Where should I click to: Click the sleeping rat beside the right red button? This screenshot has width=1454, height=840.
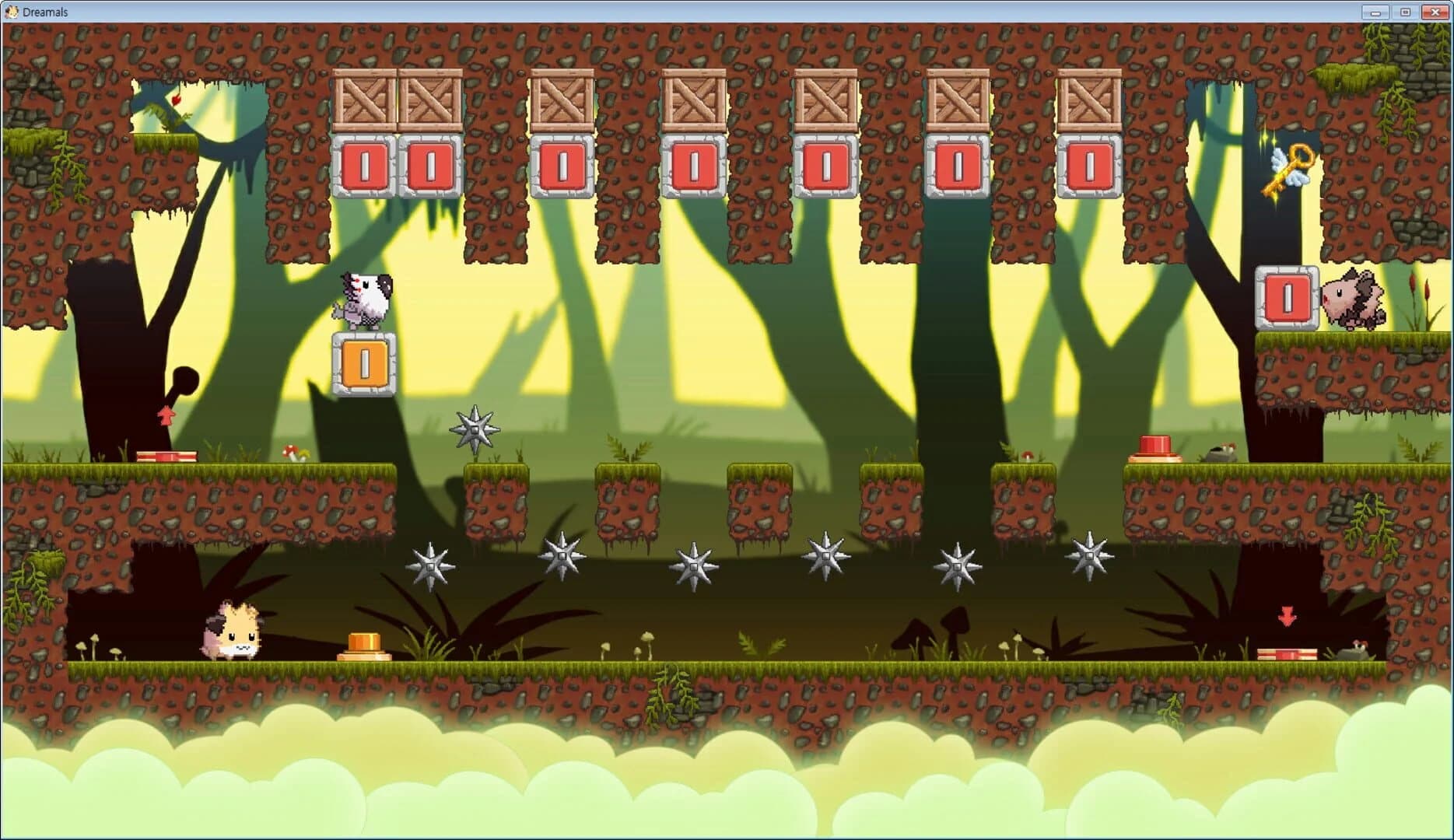1220,453
